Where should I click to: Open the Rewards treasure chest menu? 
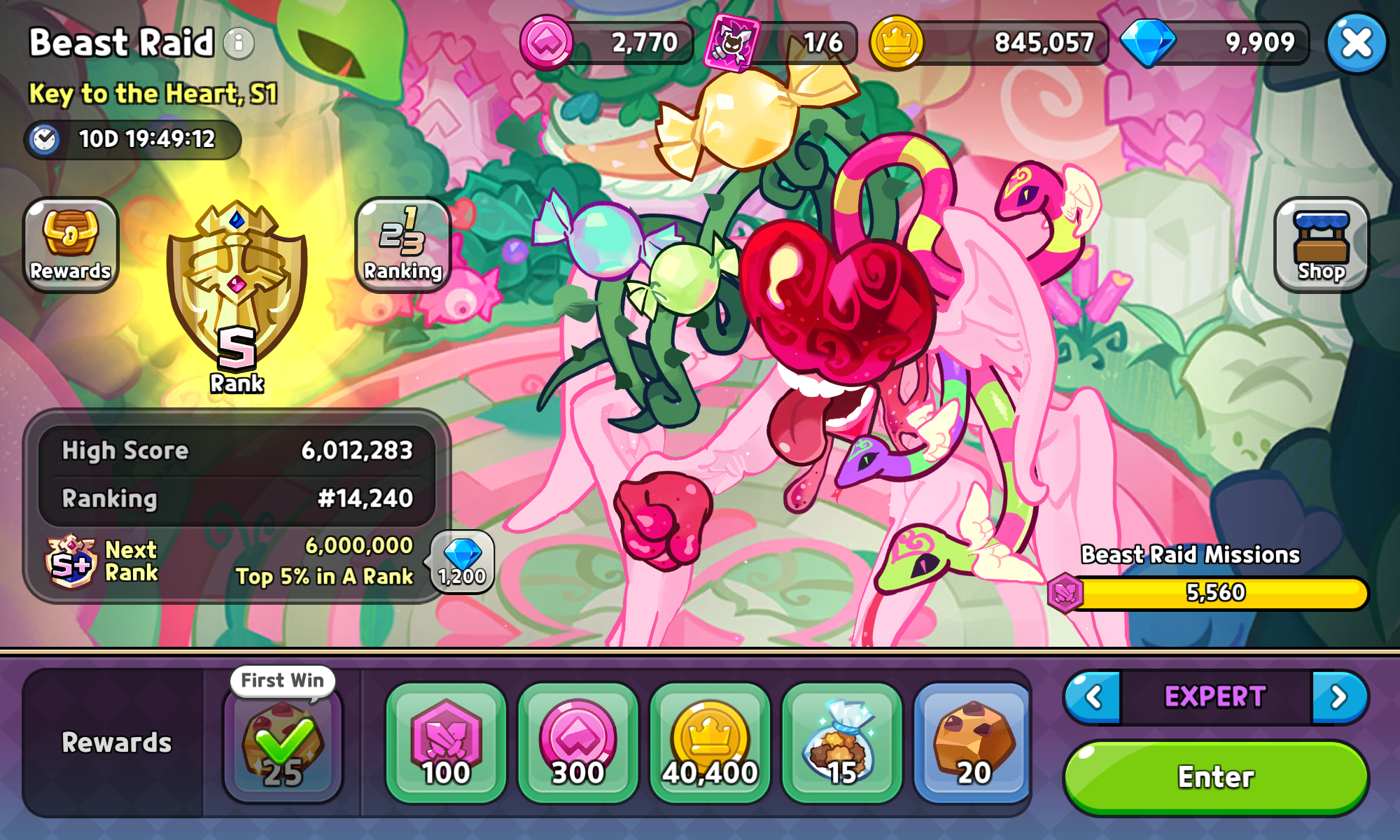pos(71,245)
